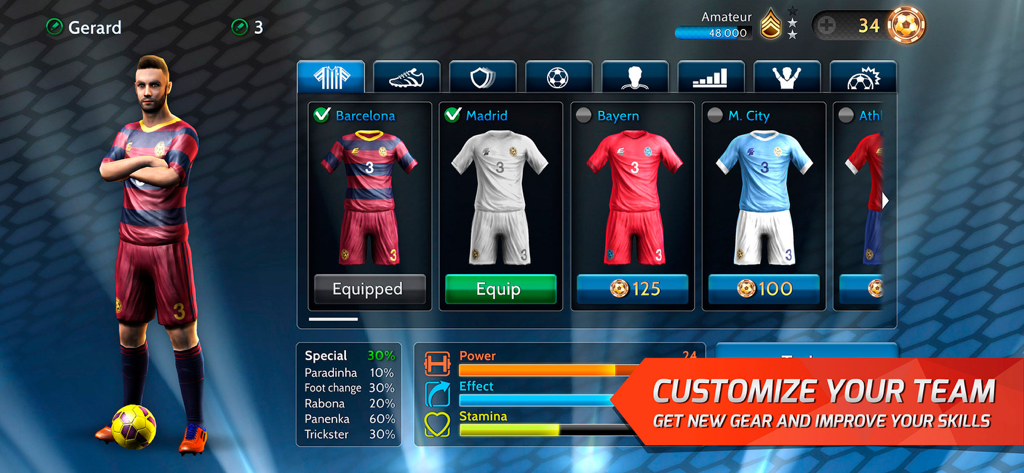Pick the Barcelona striped kit image

point(367,197)
